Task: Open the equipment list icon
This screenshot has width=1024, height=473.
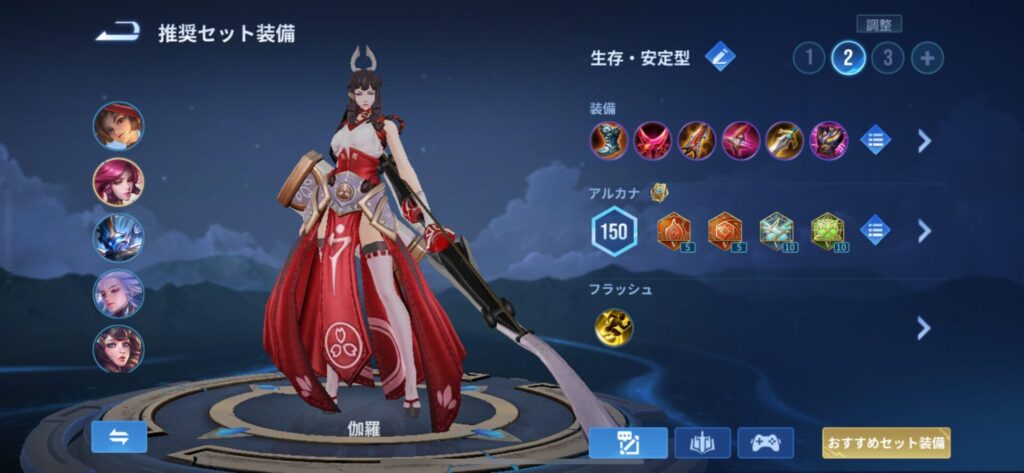Action: (875, 140)
